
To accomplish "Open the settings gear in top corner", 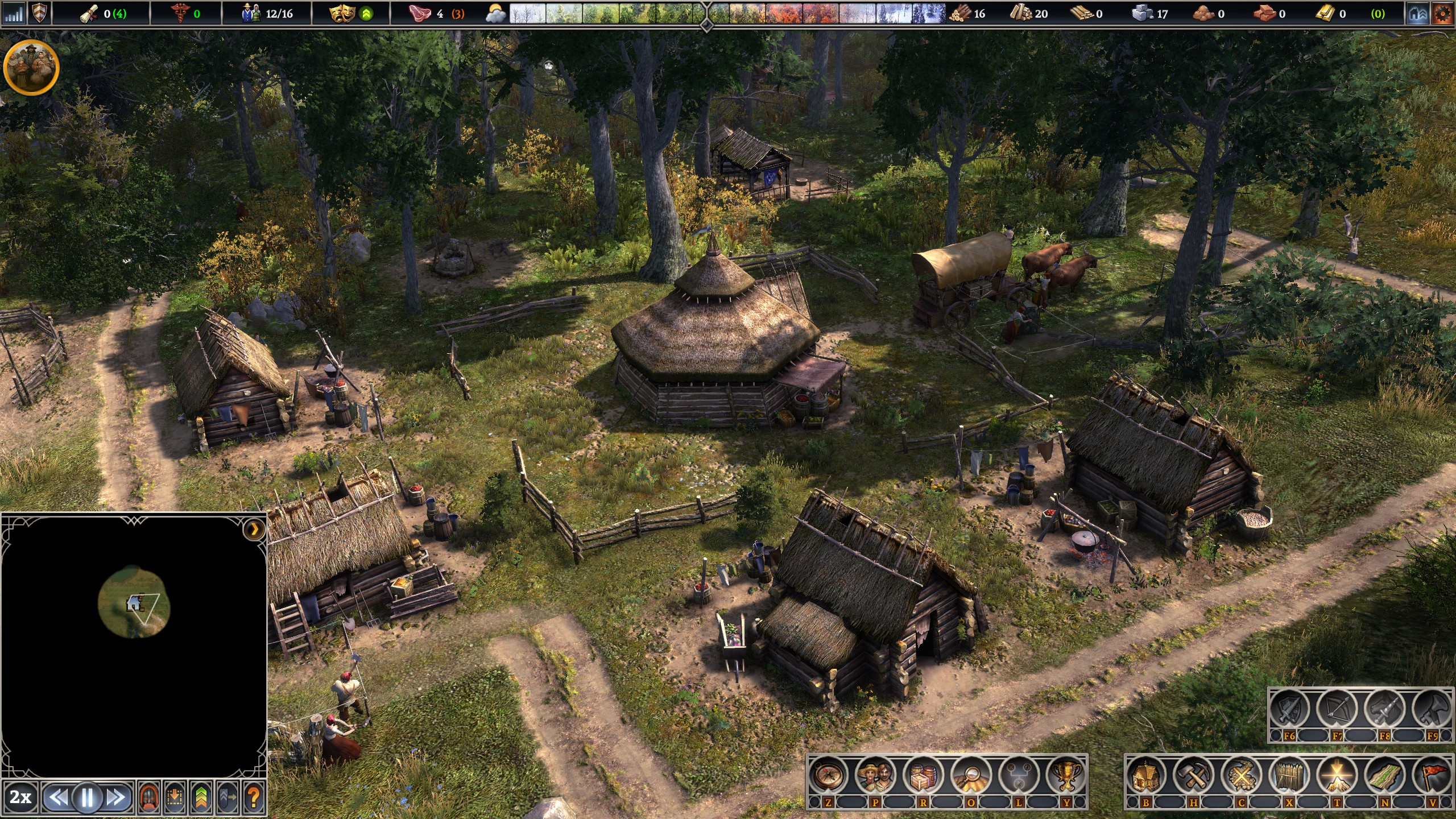I will click(x=1442, y=14).
